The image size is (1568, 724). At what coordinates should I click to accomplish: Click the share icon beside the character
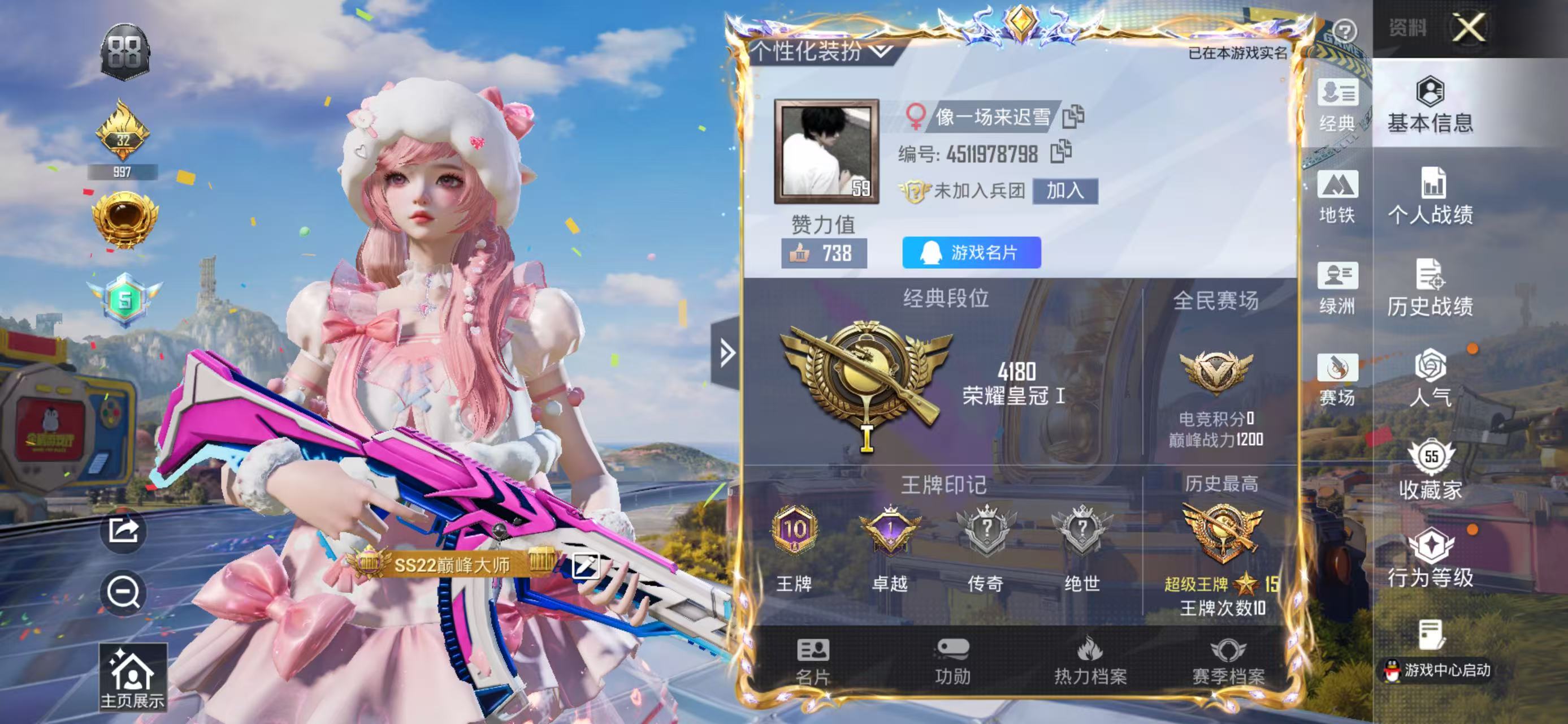[x=124, y=531]
